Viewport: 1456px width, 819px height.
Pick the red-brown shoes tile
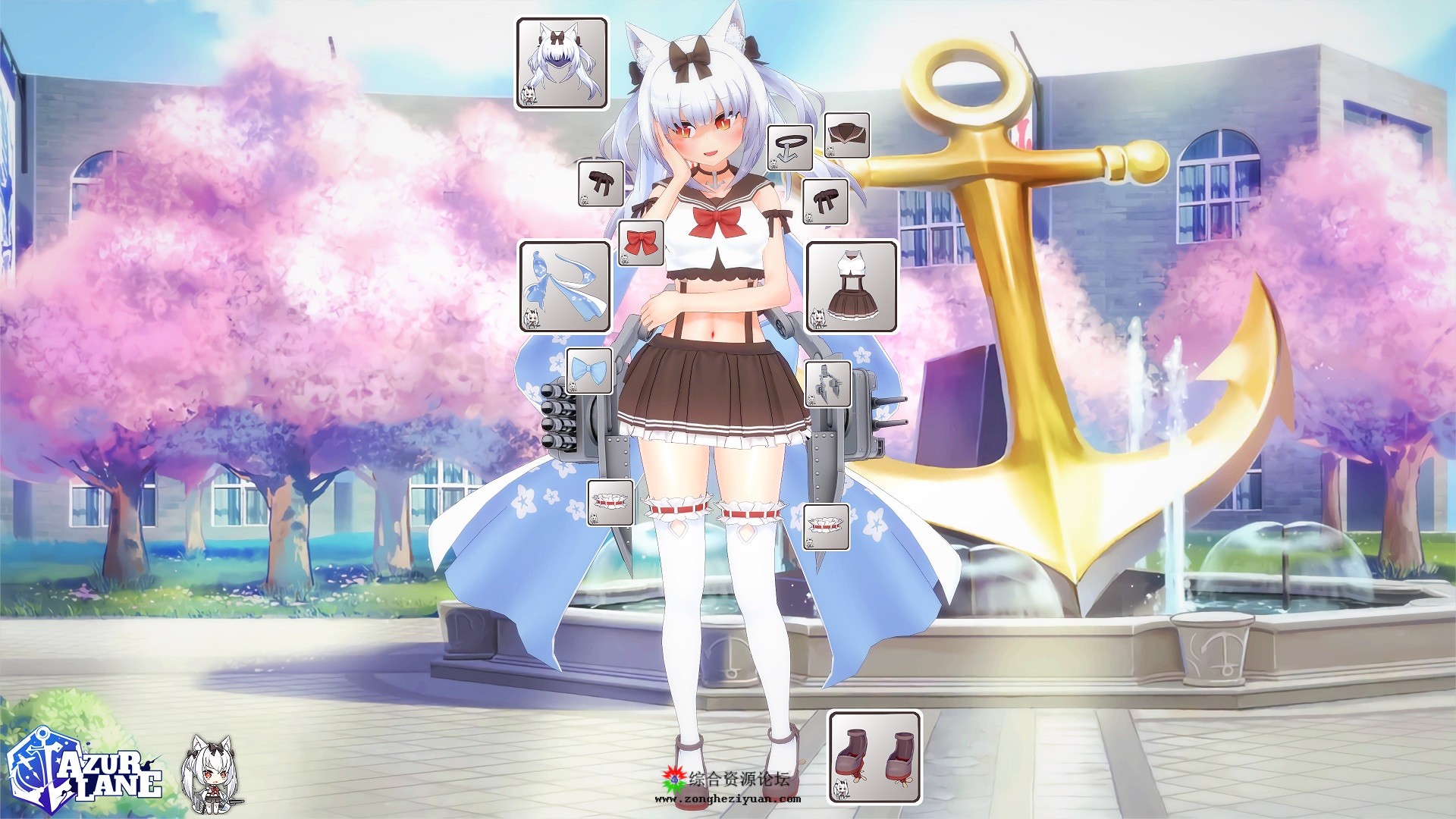point(874,756)
